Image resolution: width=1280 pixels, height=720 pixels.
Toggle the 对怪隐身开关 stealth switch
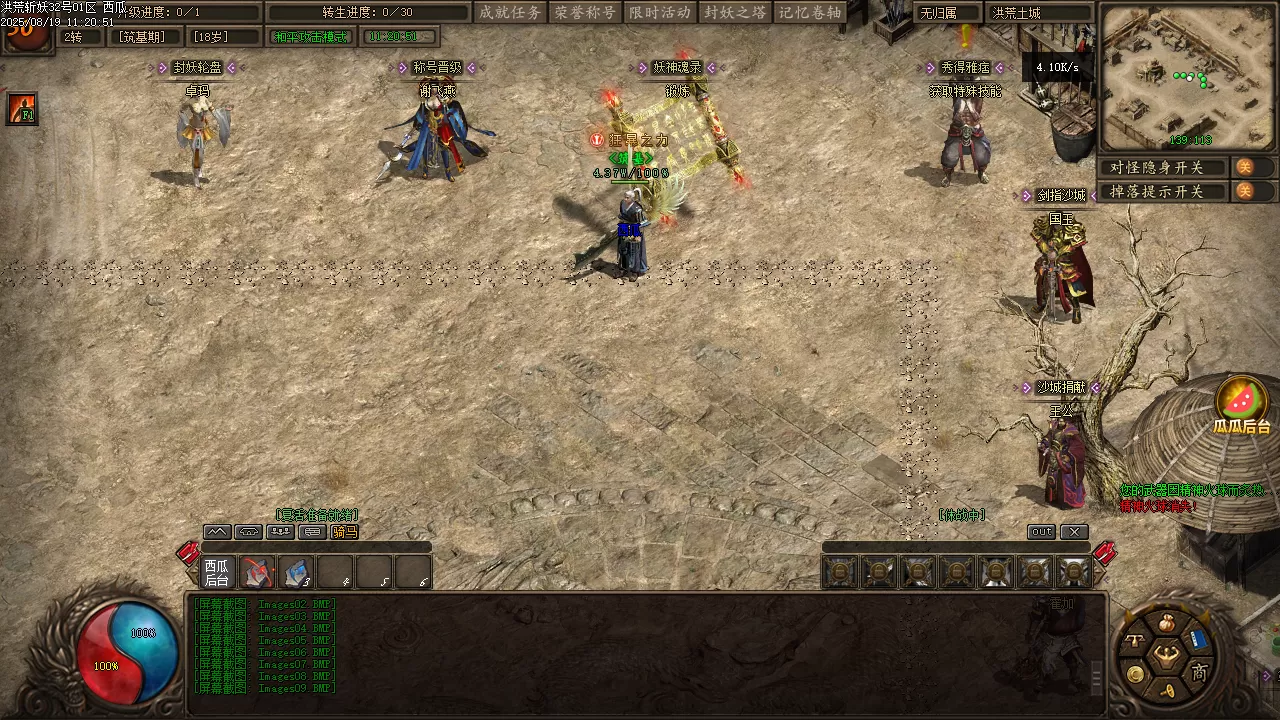[x=1245, y=167]
